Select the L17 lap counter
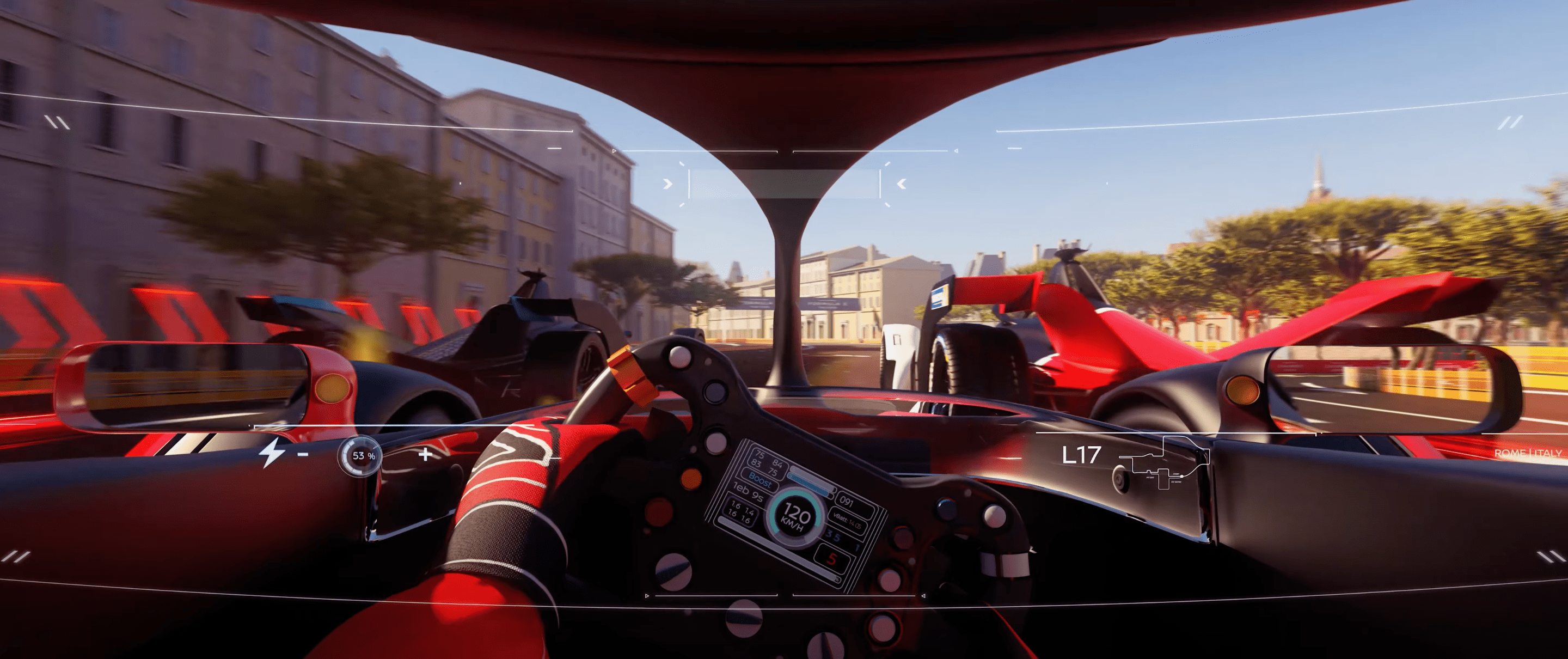The height and width of the screenshot is (659, 1568). click(x=1082, y=455)
